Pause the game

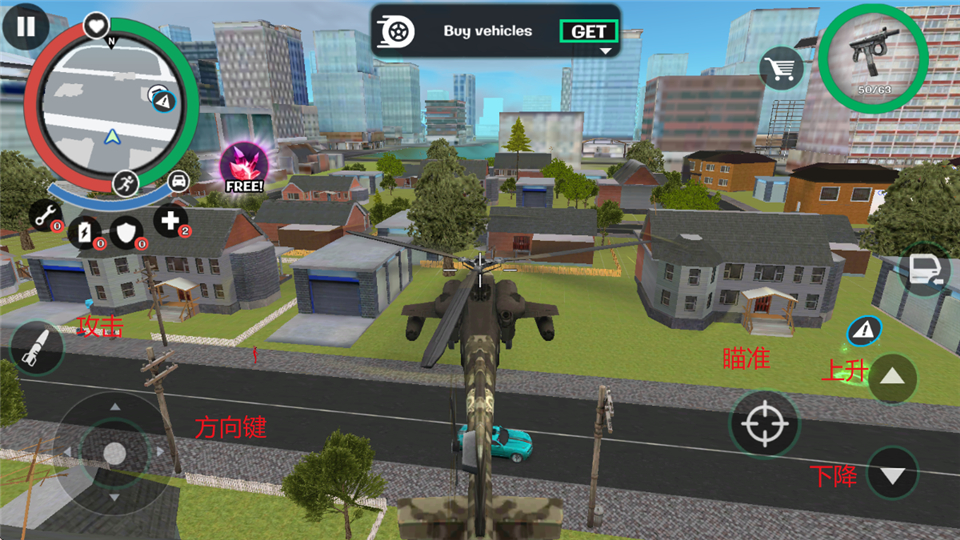click(x=25, y=27)
